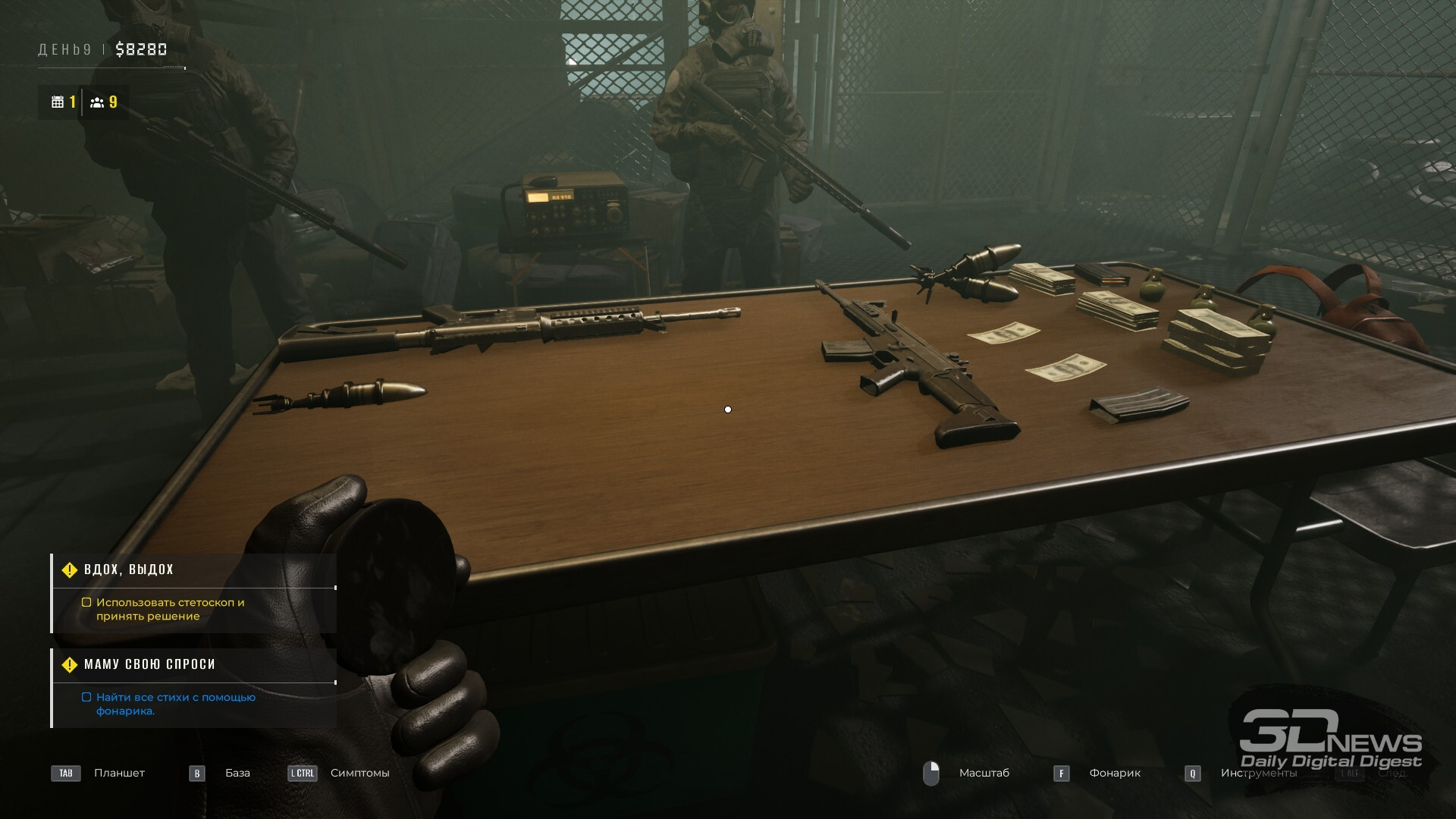This screenshot has width=1456, height=819.
Task: Click the calendar icon in the HUD
Action: [58, 102]
